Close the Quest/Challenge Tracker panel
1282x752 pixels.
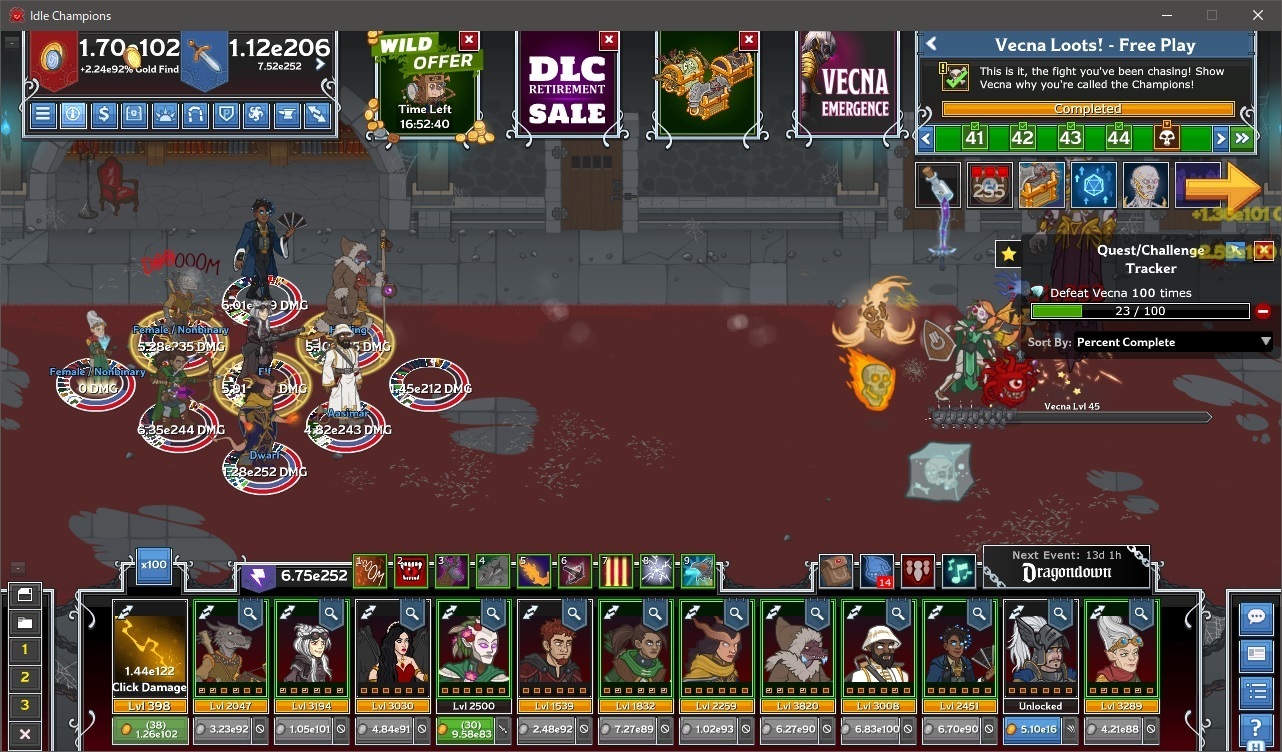(1264, 251)
